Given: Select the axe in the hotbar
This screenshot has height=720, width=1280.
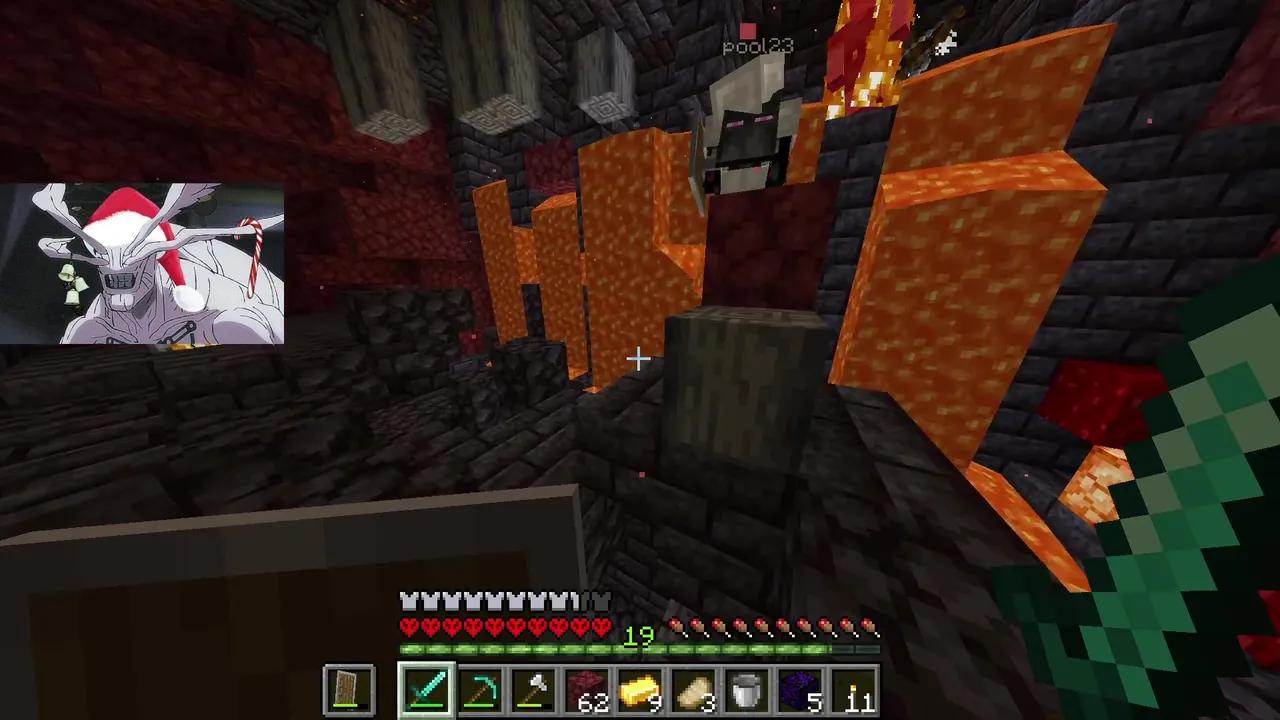Looking at the screenshot, I should tap(534, 688).
